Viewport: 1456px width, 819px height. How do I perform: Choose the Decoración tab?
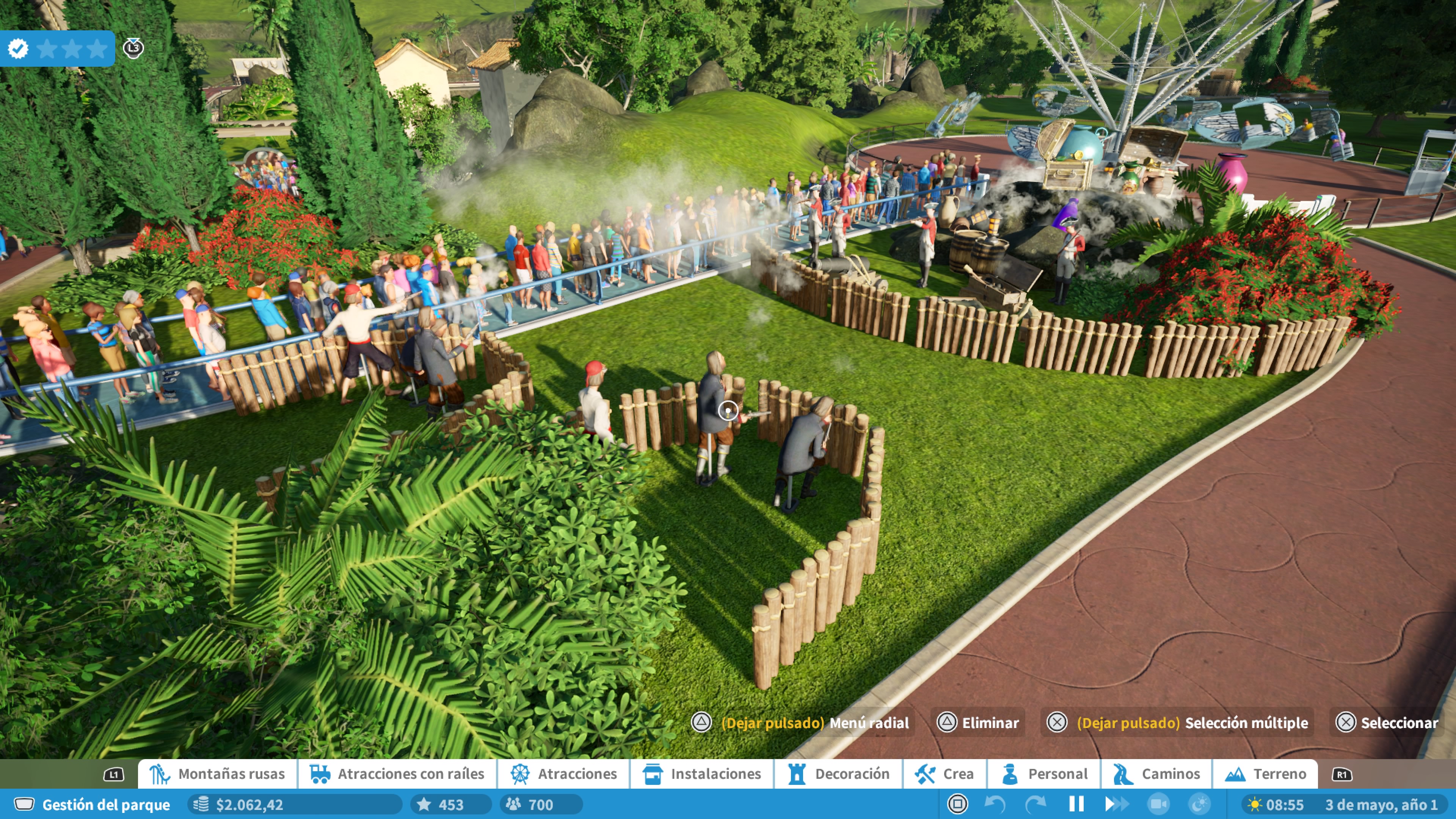coord(839,774)
